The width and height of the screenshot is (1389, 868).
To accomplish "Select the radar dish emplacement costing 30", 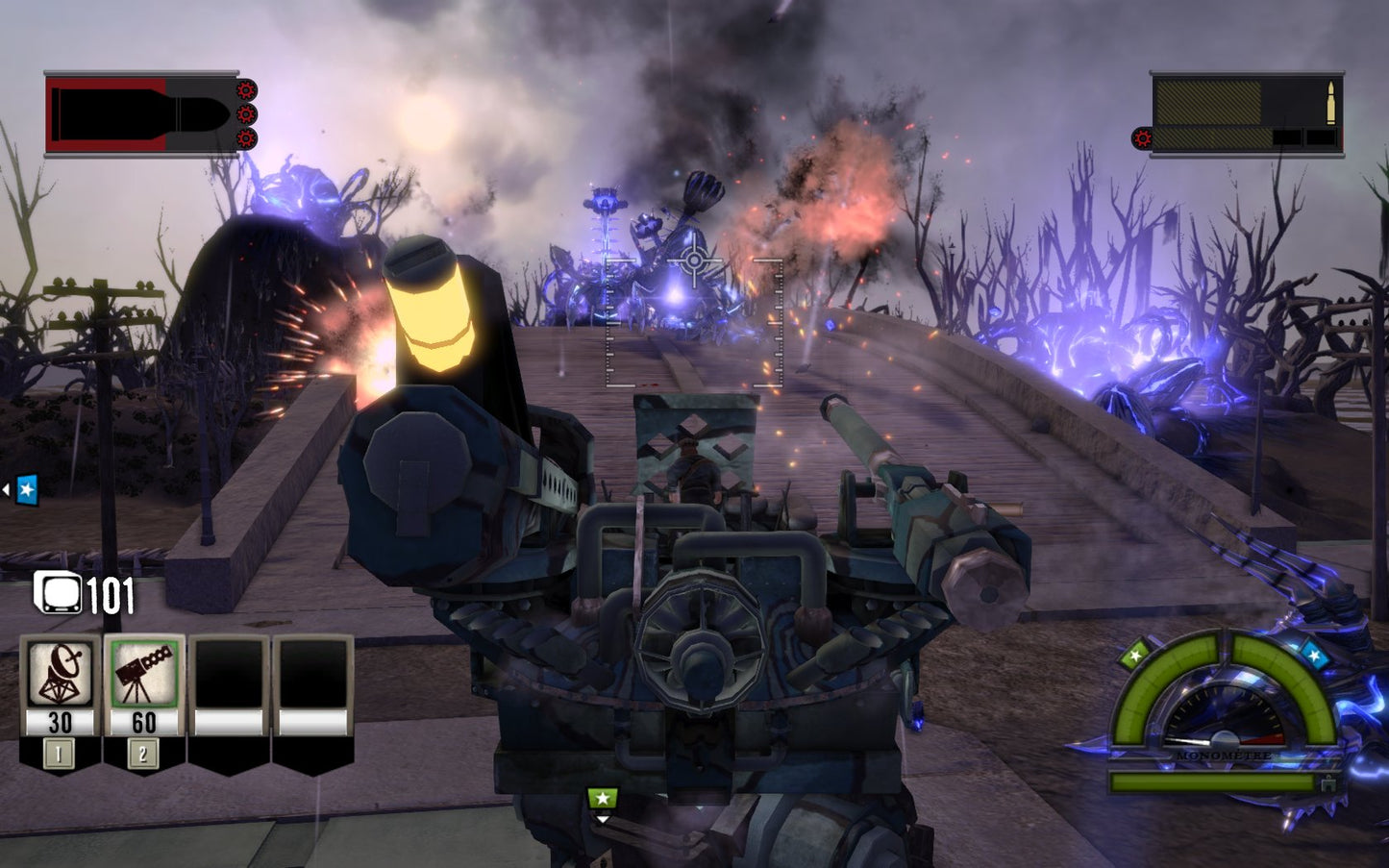I will [x=60, y=675].
